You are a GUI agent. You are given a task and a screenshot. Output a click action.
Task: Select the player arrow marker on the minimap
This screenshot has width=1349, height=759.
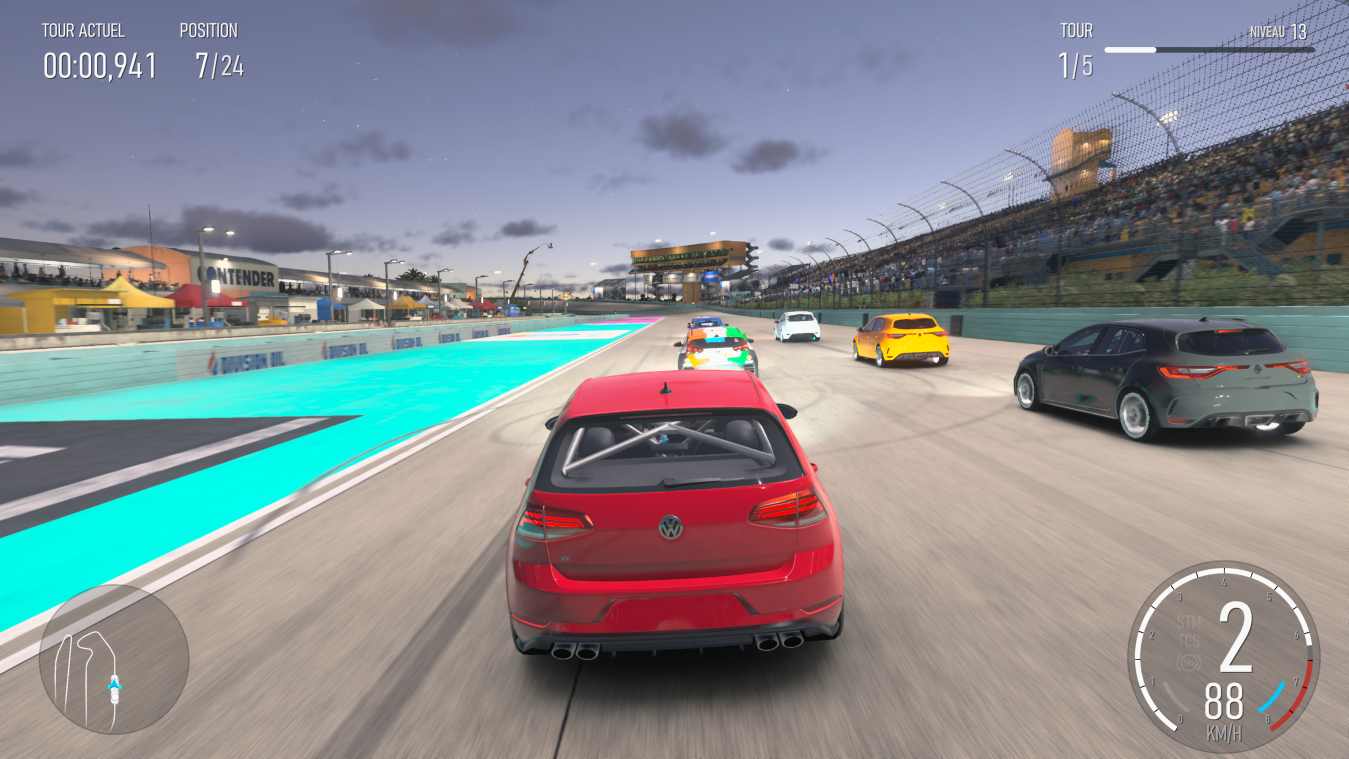[x=115, y=685]
